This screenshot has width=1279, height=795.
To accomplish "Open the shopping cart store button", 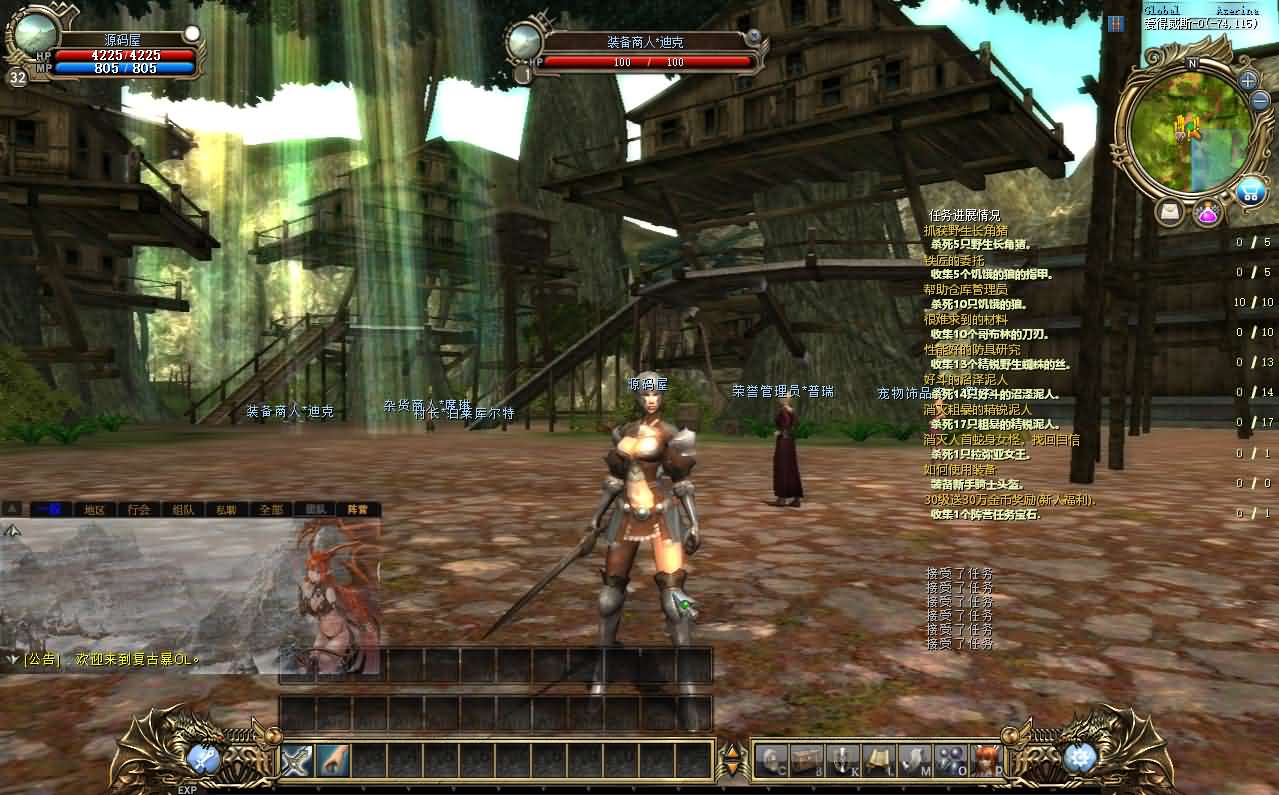I will tap(1250, 191).
